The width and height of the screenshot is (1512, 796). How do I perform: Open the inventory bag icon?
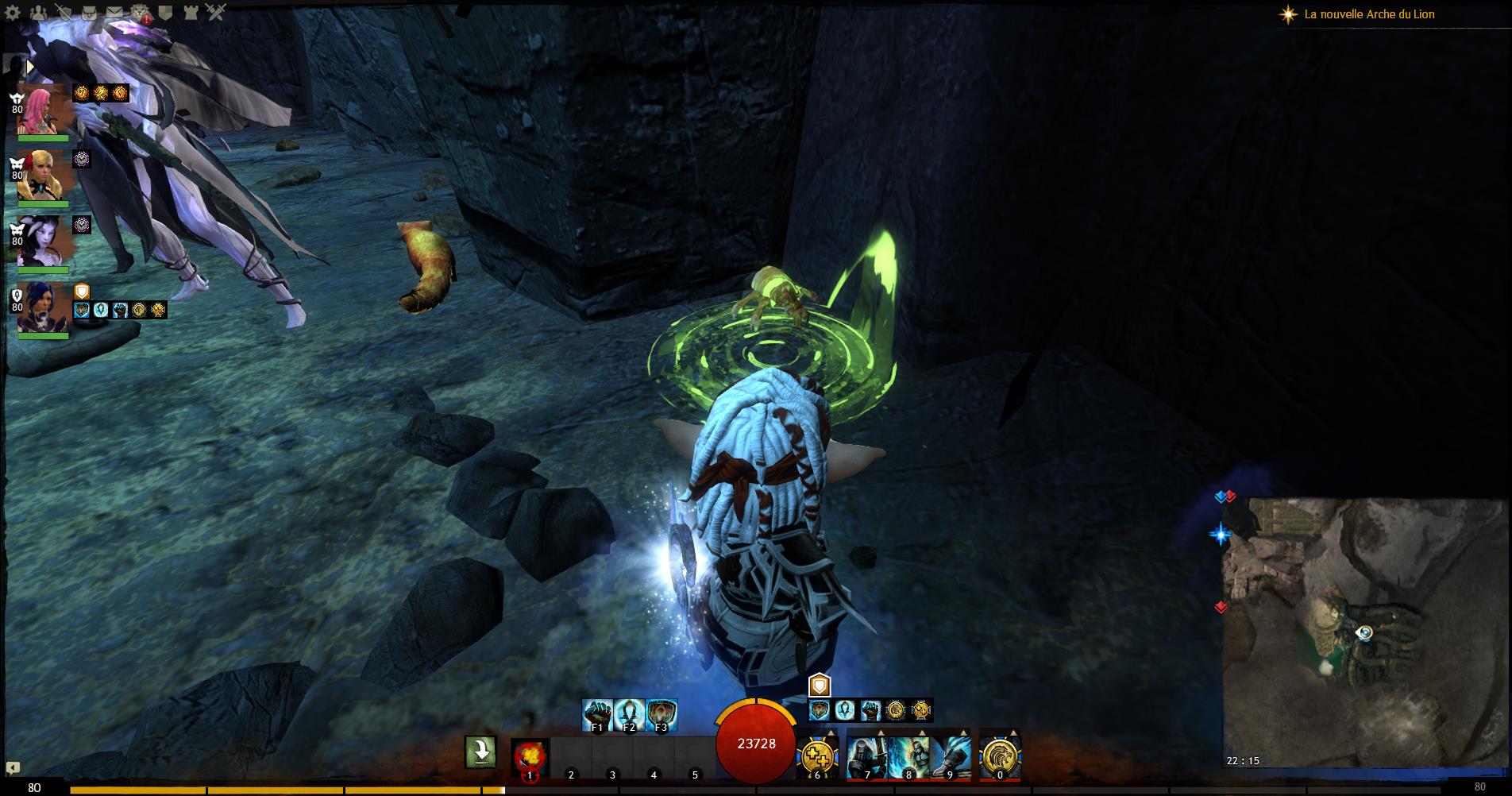click(88, 12)
